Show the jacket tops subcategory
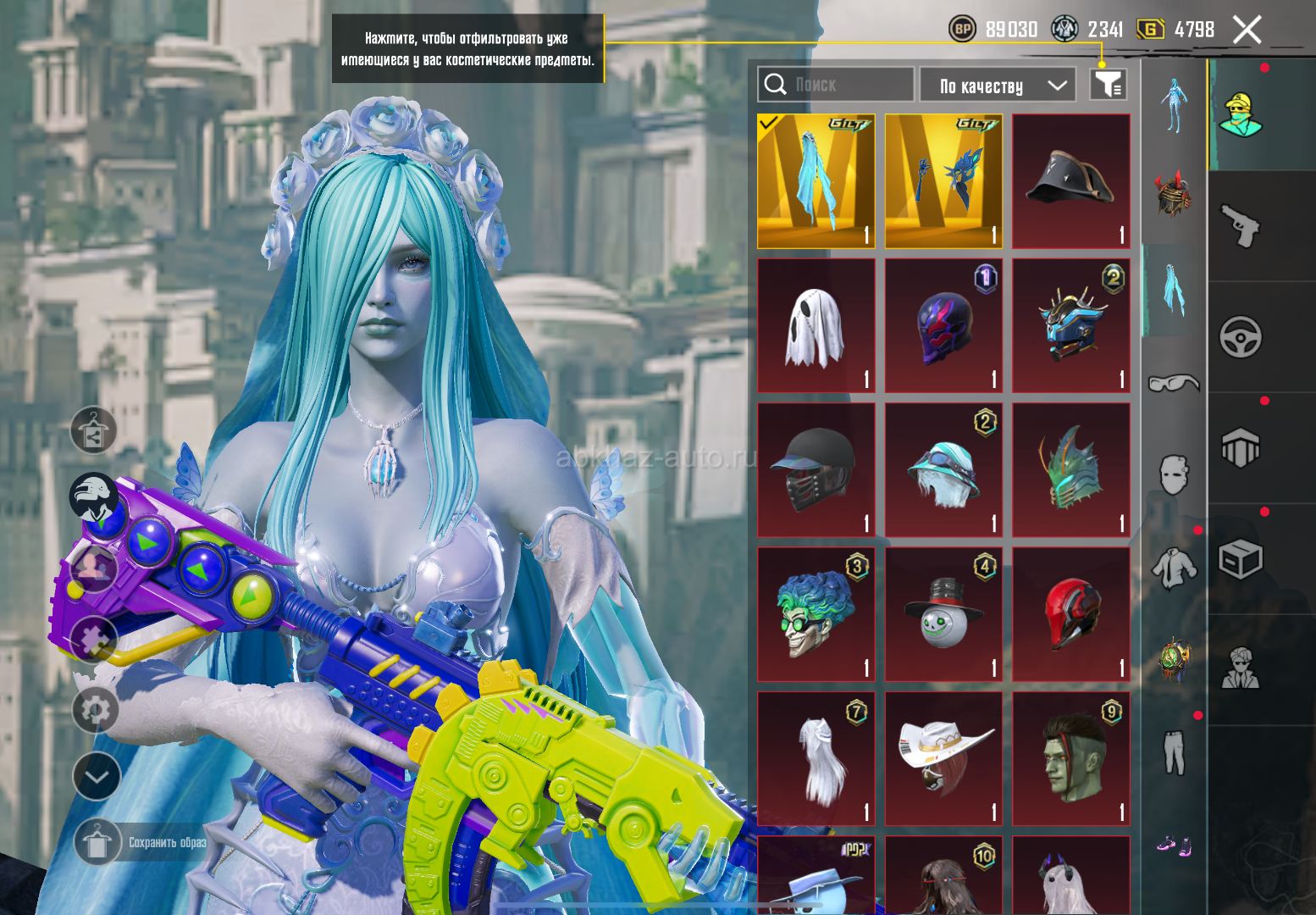 coord(1174,568)
